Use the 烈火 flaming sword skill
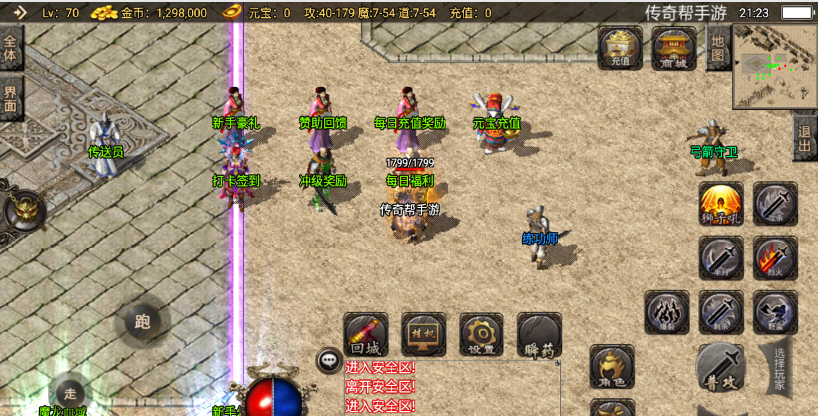The image size is (818, 416). 775,258
